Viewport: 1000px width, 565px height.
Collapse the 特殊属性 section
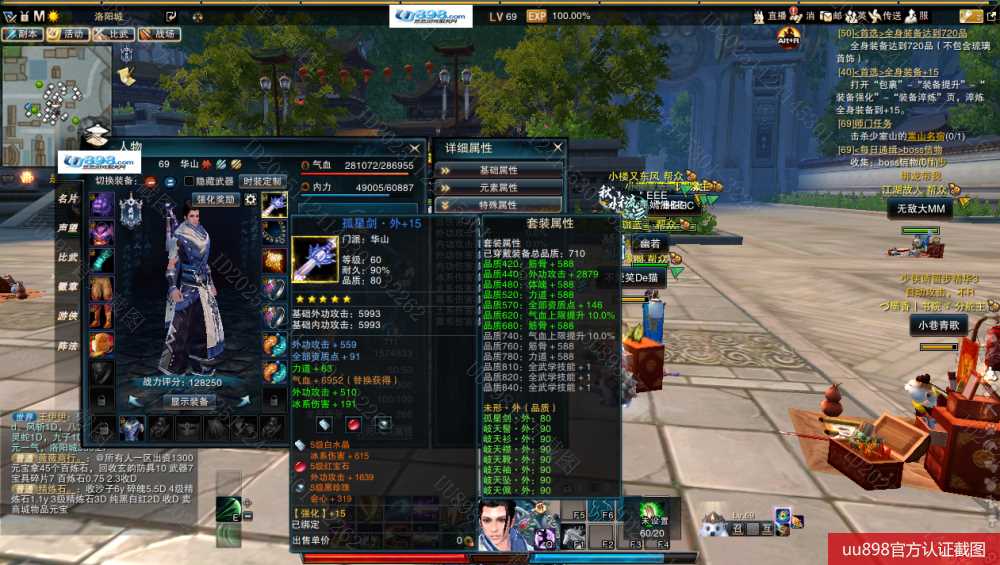point(499,204)
